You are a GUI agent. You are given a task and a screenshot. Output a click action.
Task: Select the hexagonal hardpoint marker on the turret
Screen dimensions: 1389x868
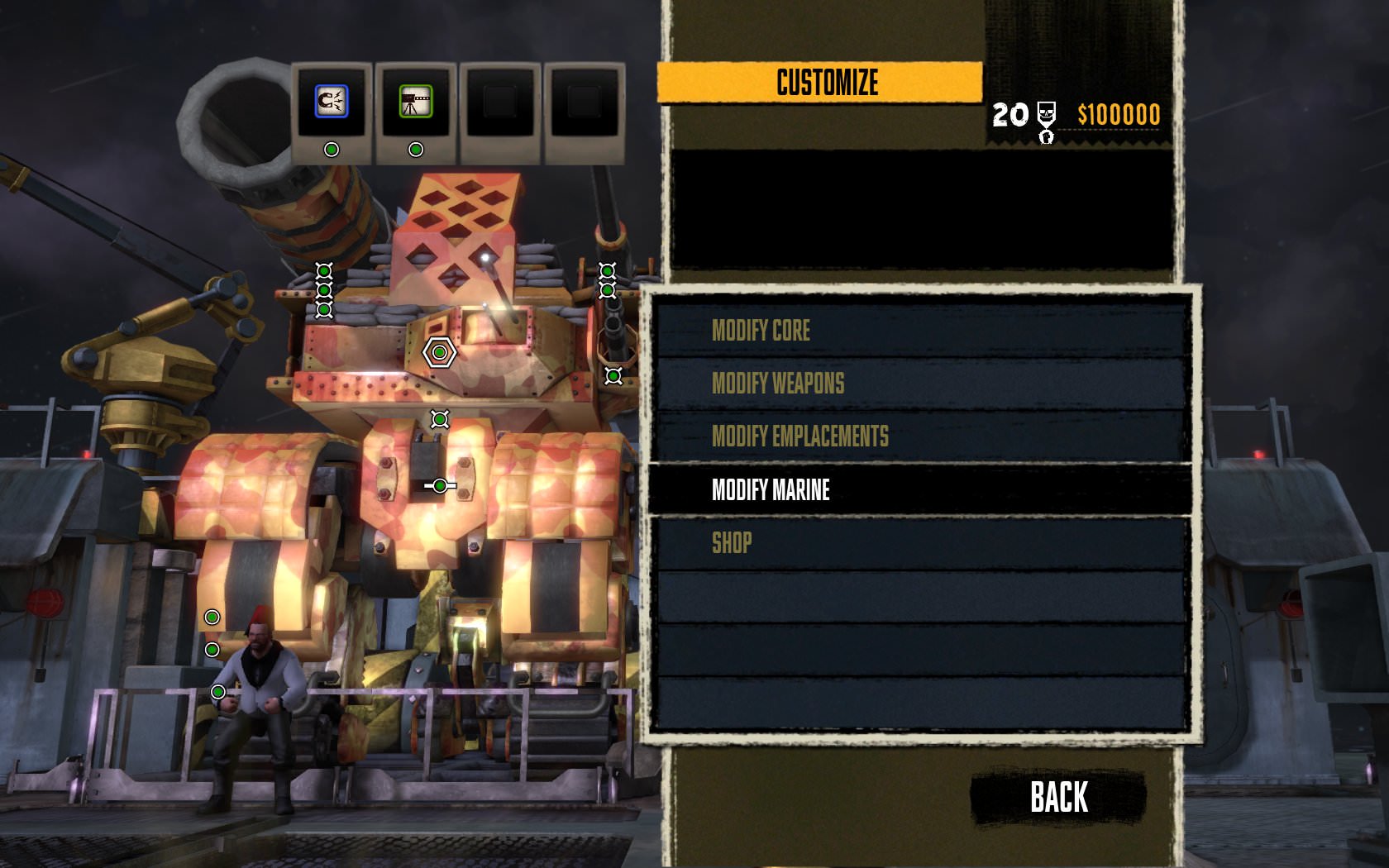point(438,351)
